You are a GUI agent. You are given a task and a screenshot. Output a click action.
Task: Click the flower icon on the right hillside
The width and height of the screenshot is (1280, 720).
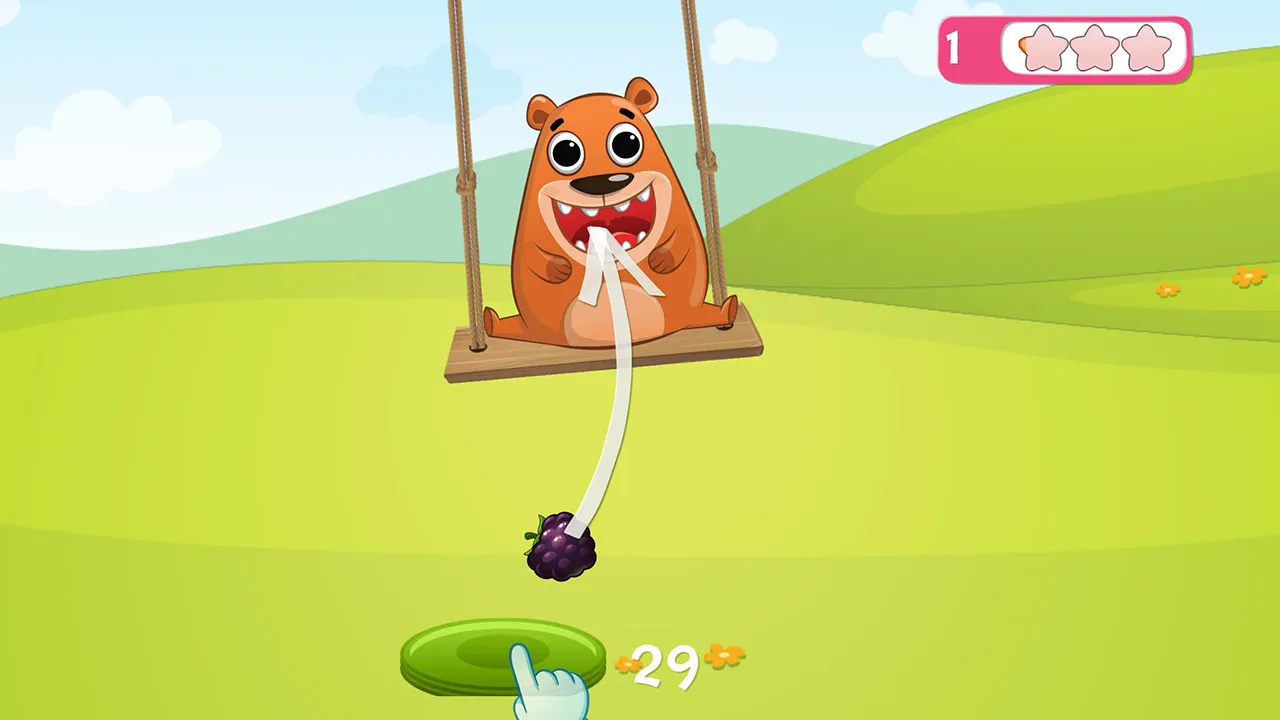1247,277
